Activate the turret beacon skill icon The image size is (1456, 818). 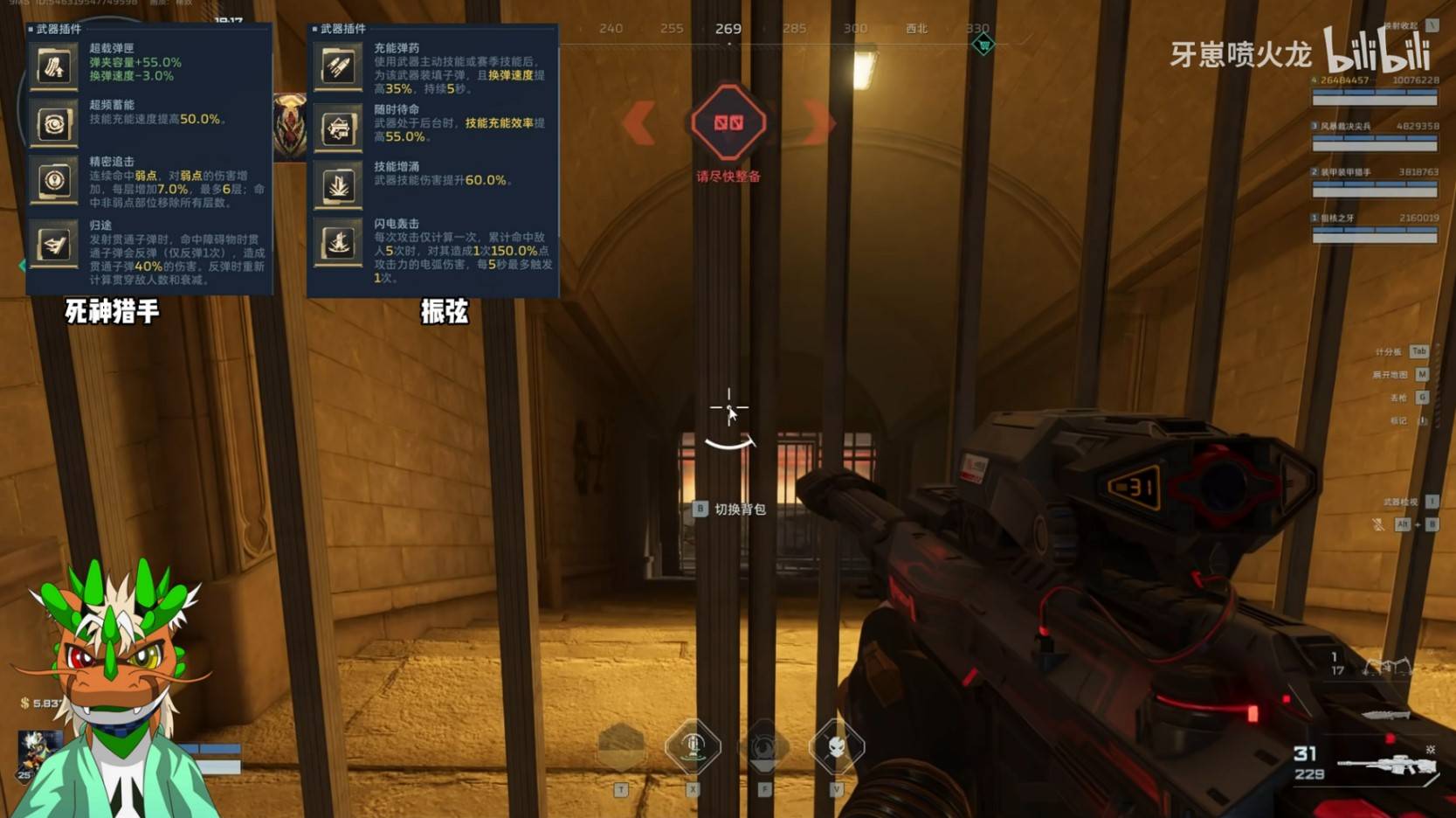[x=693, y=747]
